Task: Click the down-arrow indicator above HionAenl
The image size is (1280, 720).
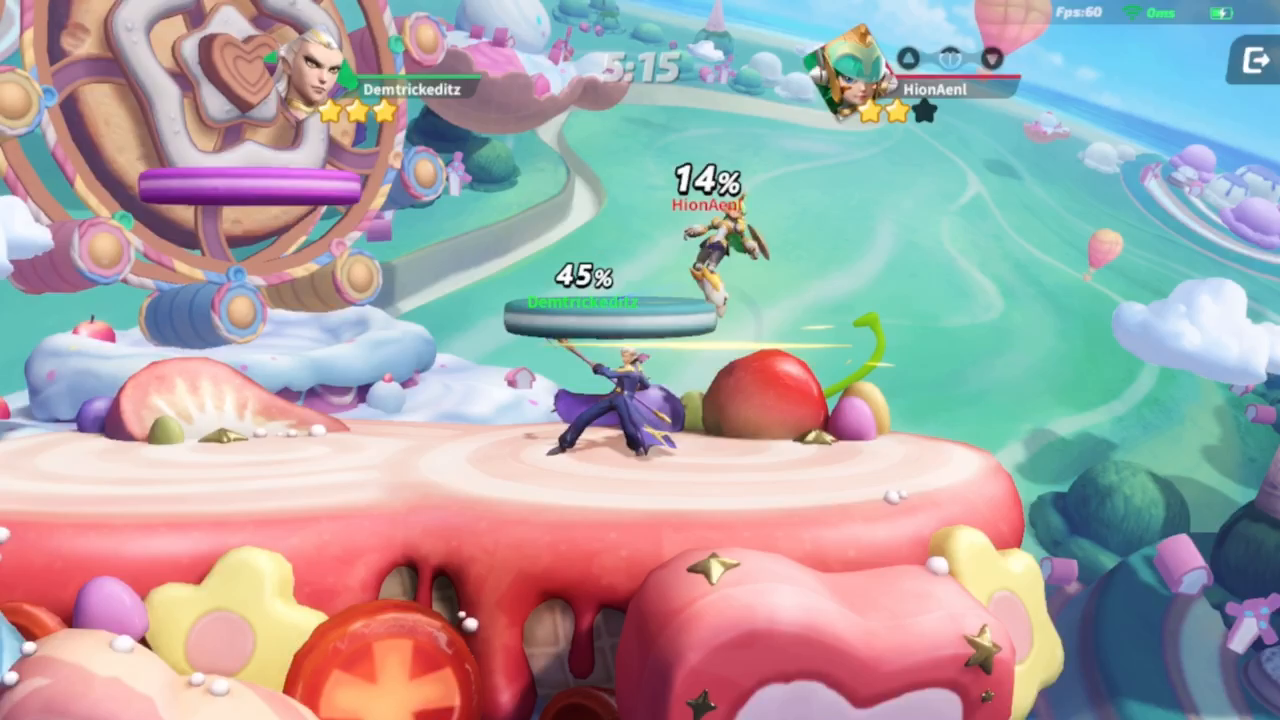Action: pos(991,59)
